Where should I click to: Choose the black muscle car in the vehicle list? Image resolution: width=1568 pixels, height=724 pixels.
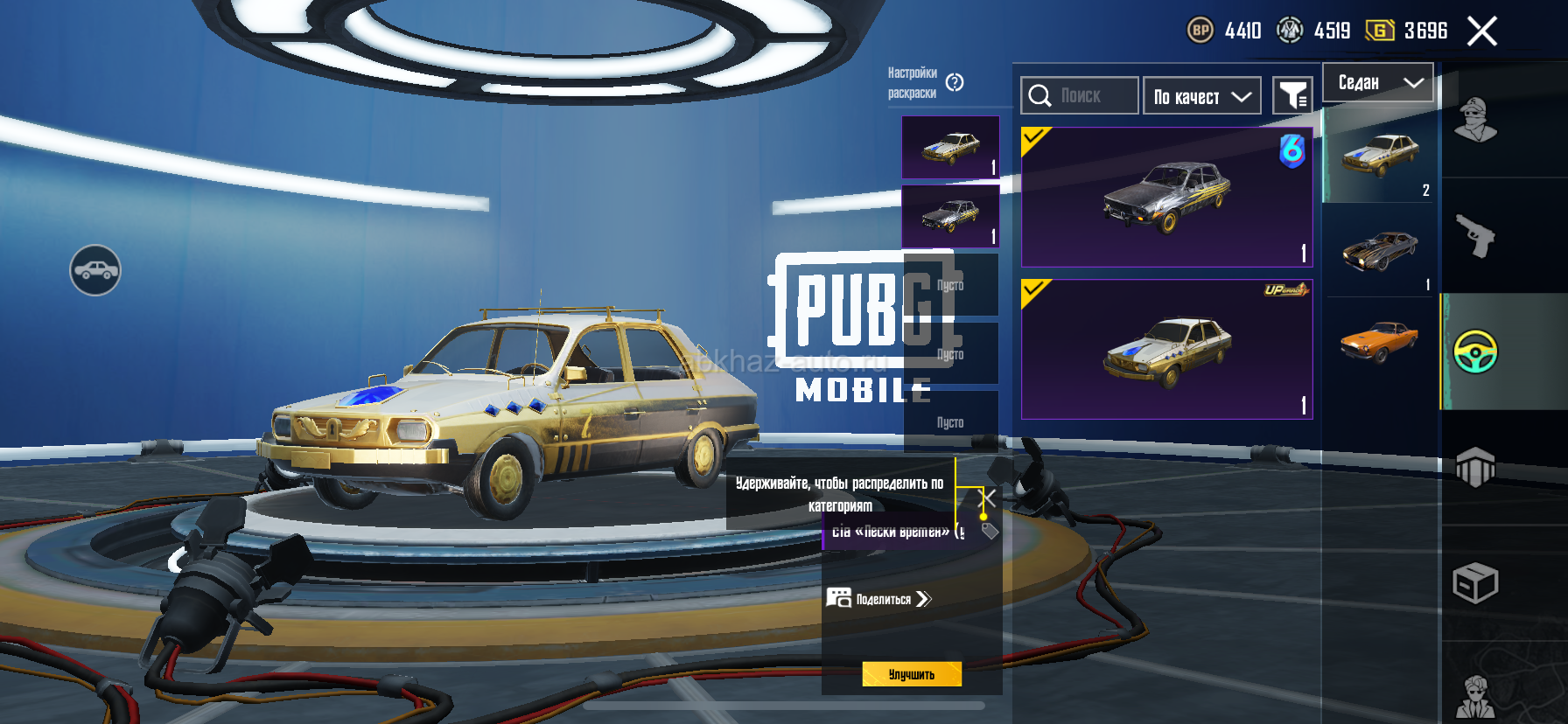tap(1380, 251)
